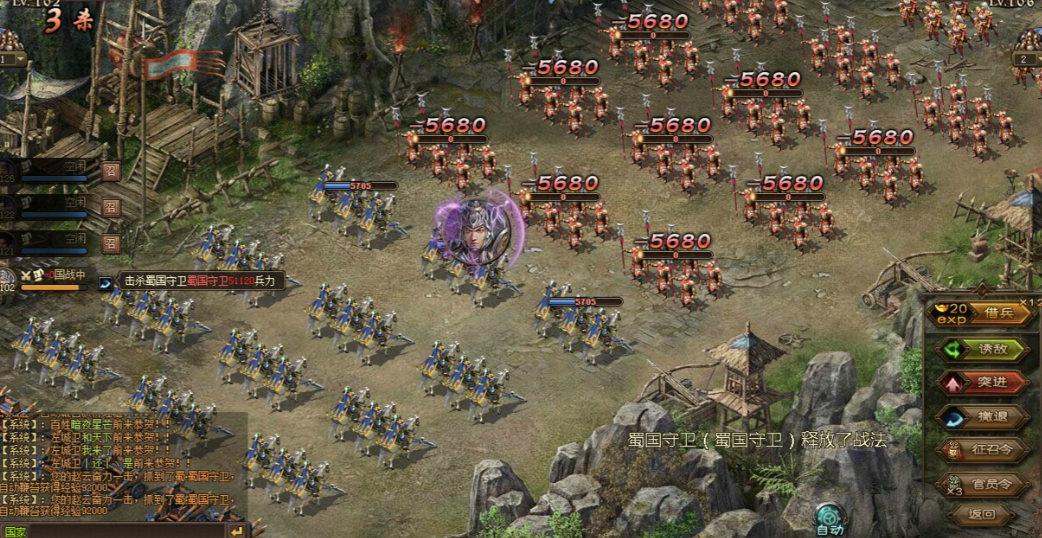Click the 返回 (return) button

pyautogui.click(x=981, y=516)
